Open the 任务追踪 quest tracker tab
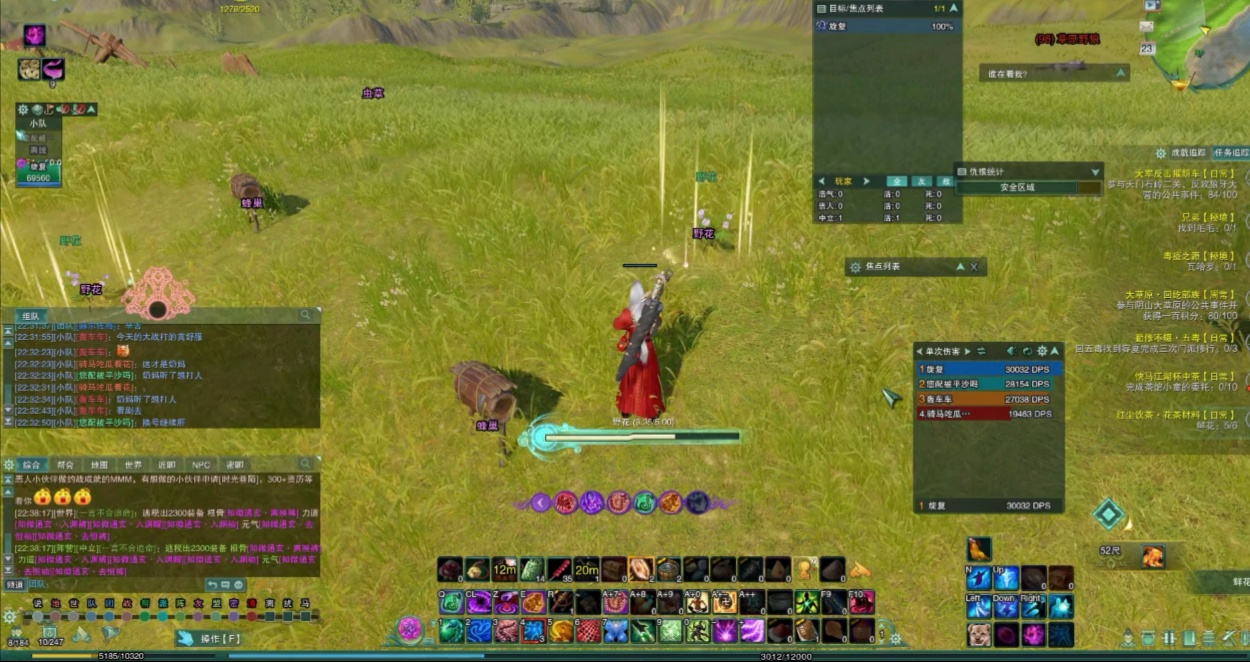 tap(1231, 153)
